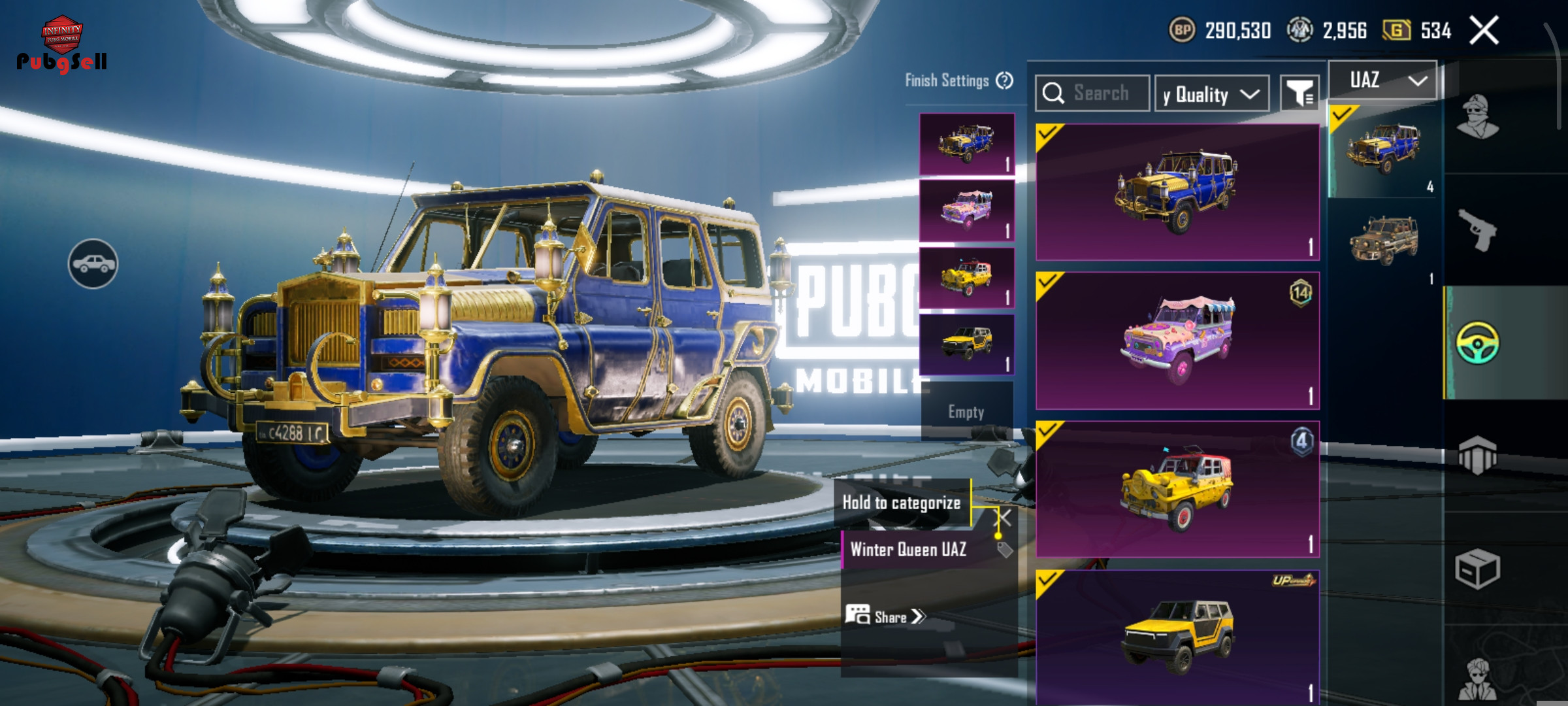
Task: Expand the UAZ vehicle type dropdown
Action: [1382, 80]
